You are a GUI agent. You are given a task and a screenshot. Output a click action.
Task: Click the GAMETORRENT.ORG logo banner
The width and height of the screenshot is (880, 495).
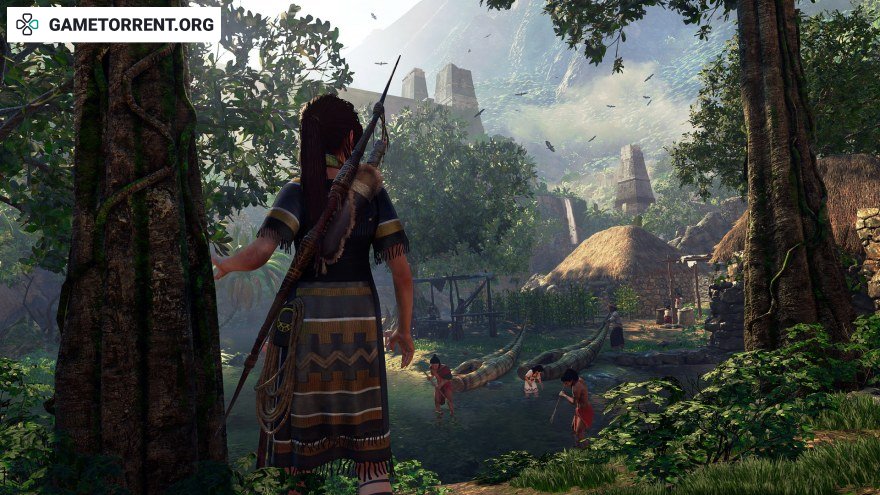[114, 24]
